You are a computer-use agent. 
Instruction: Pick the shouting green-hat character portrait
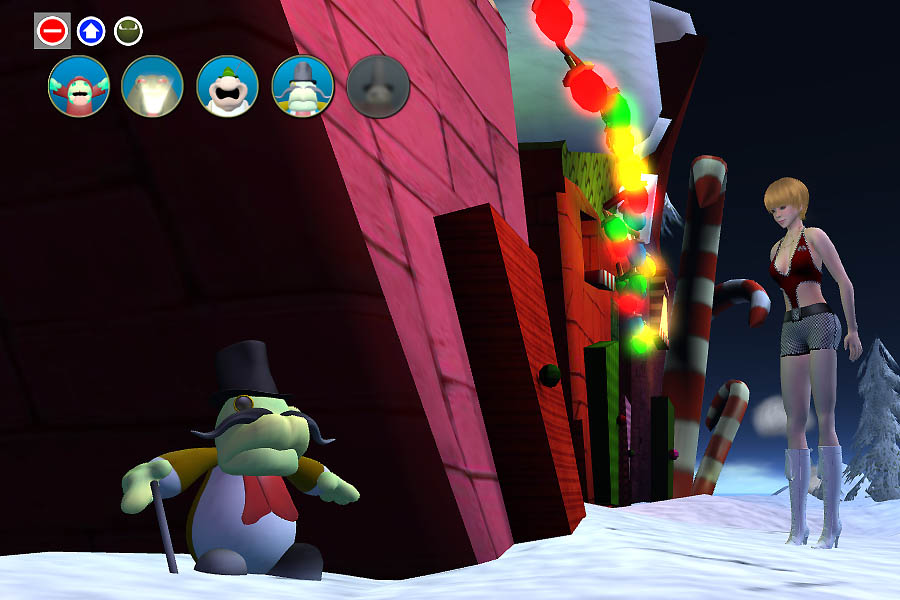click(x=228, y=86)
